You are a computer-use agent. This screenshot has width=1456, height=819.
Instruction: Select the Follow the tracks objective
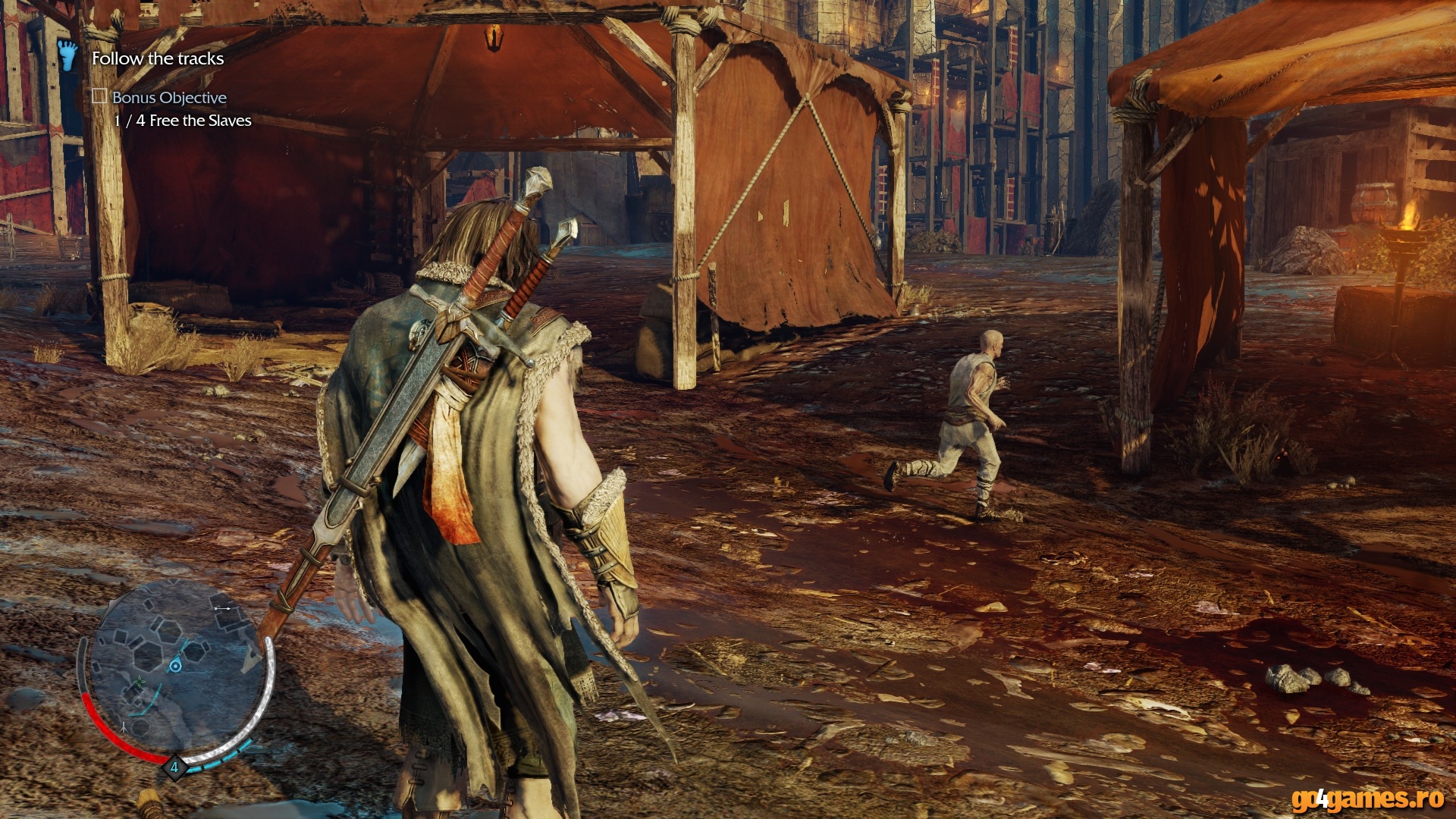(158, 58)
